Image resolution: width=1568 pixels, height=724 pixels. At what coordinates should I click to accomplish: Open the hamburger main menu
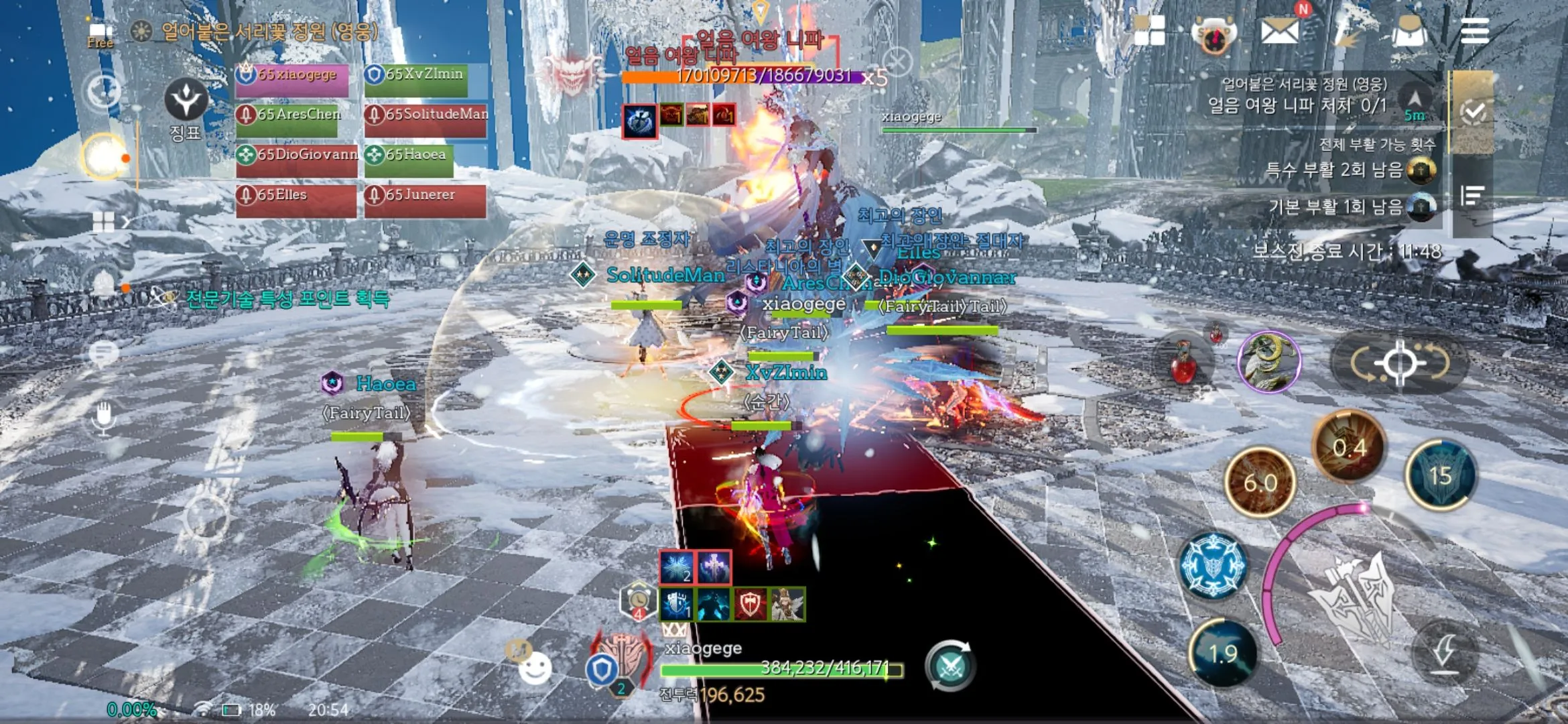coord(1474,31)
